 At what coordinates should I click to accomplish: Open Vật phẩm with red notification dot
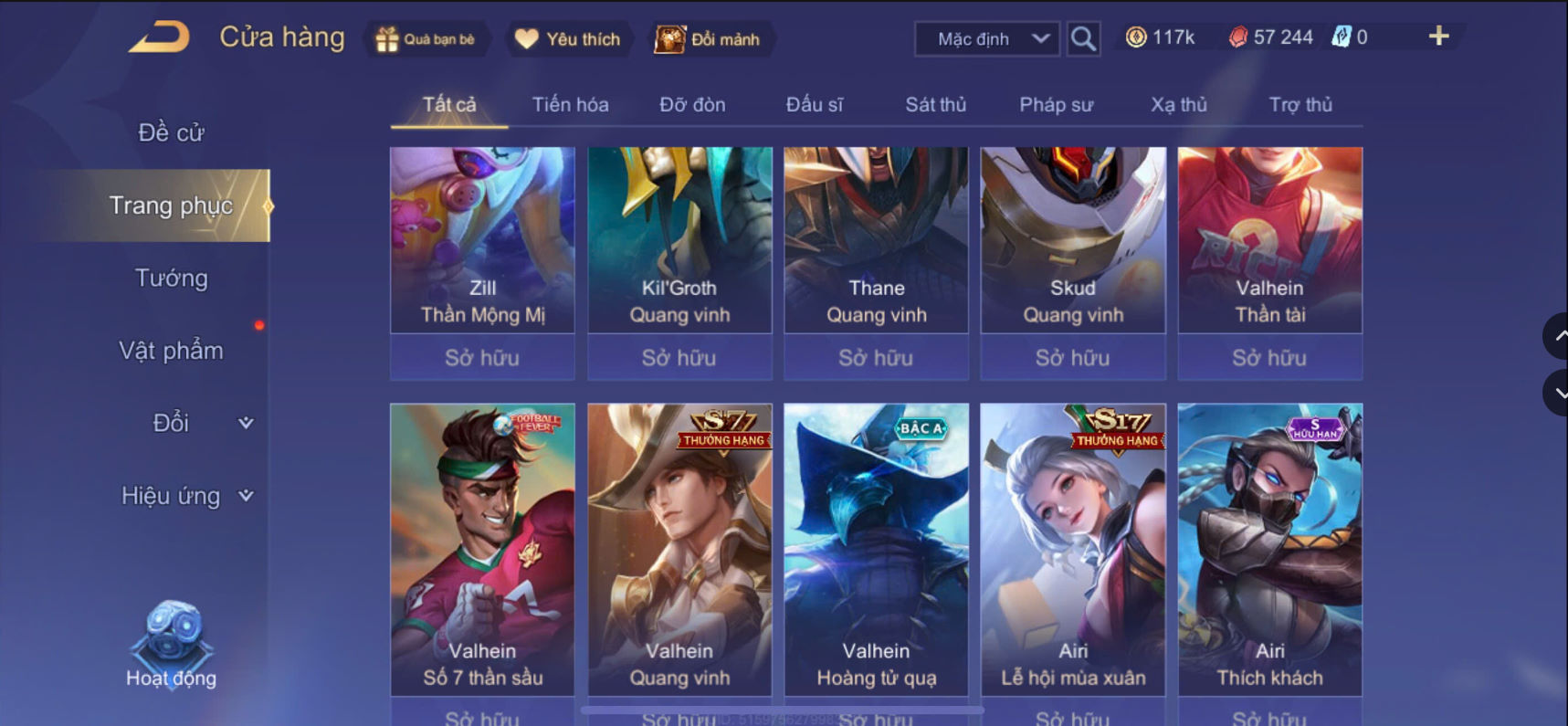click(174, 350)
